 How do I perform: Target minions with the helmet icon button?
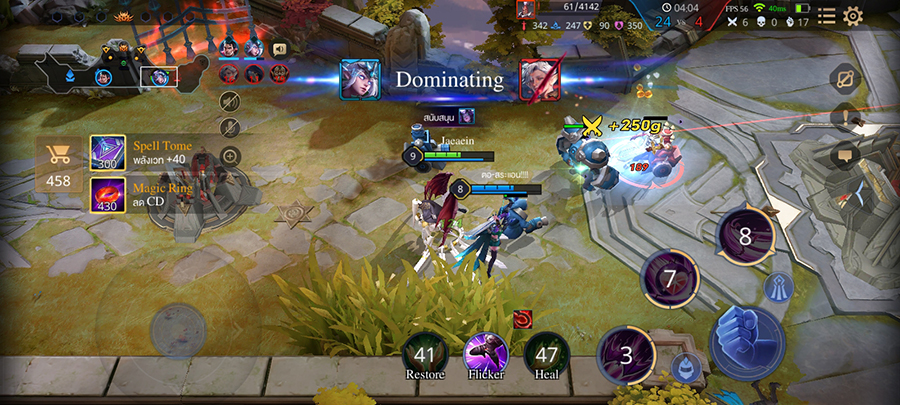pyautogui.click(x=683, y=366)
